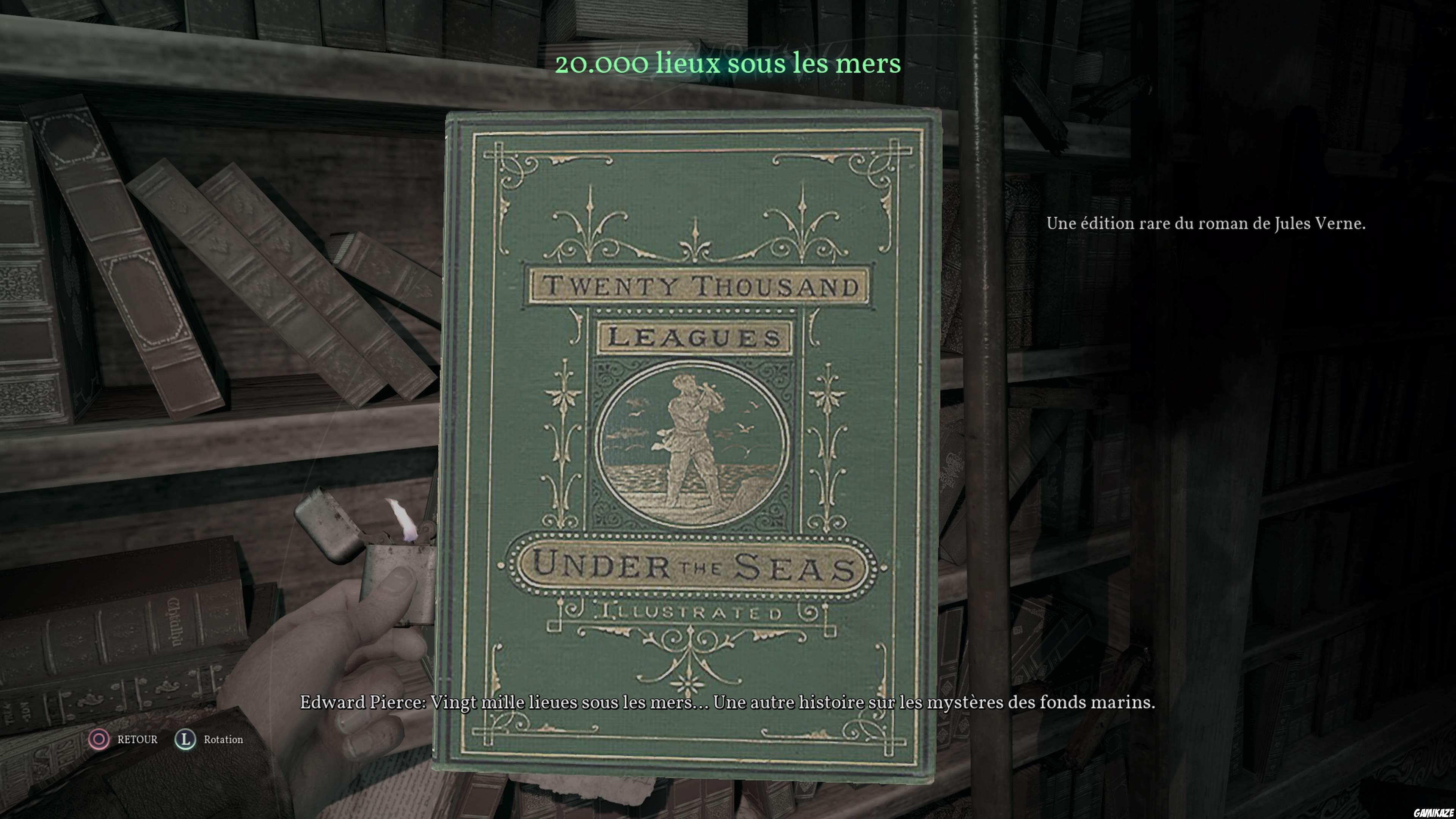Toggle the examined book view closed

click(x=99, y=739)
